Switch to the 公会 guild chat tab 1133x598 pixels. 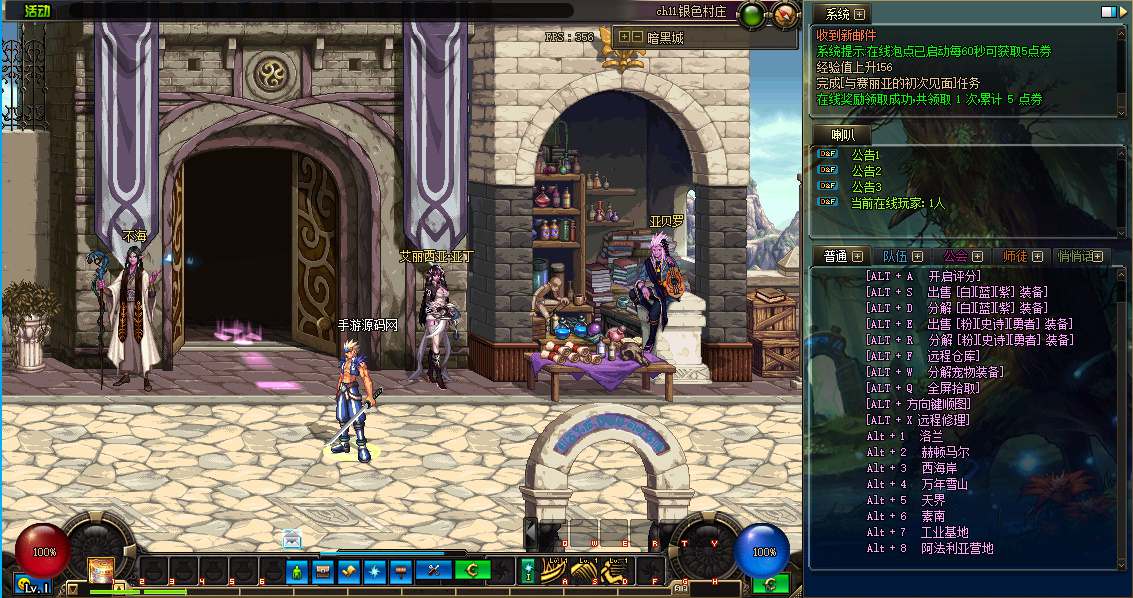[x=955, y=256]
